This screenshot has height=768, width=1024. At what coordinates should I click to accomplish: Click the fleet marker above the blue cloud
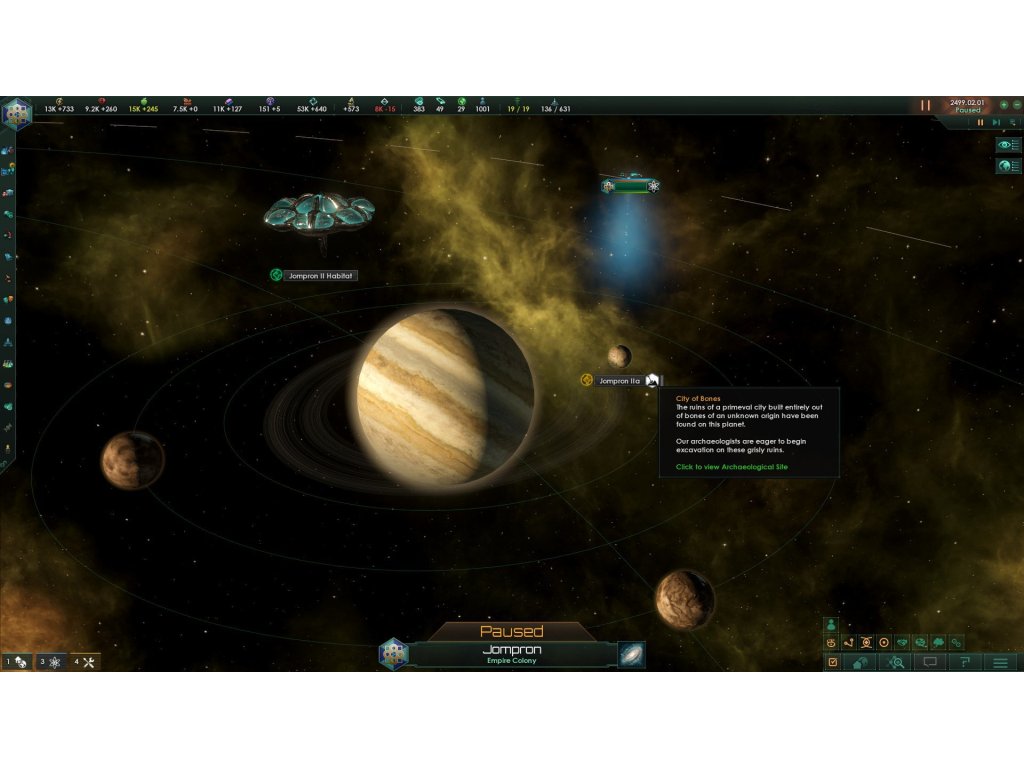pos(629,186)
